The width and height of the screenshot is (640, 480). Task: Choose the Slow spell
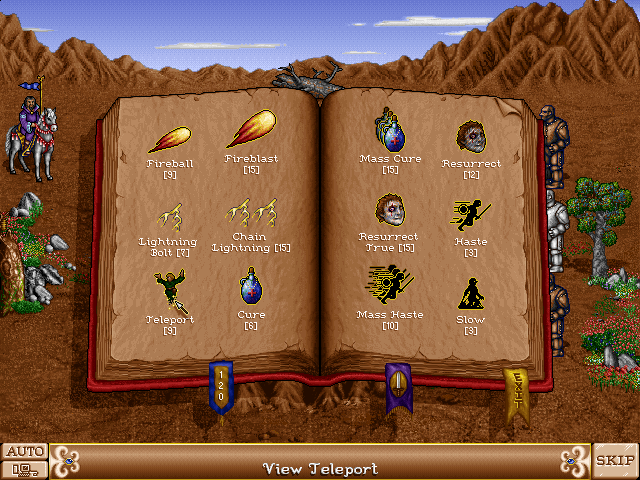(471, 293)
